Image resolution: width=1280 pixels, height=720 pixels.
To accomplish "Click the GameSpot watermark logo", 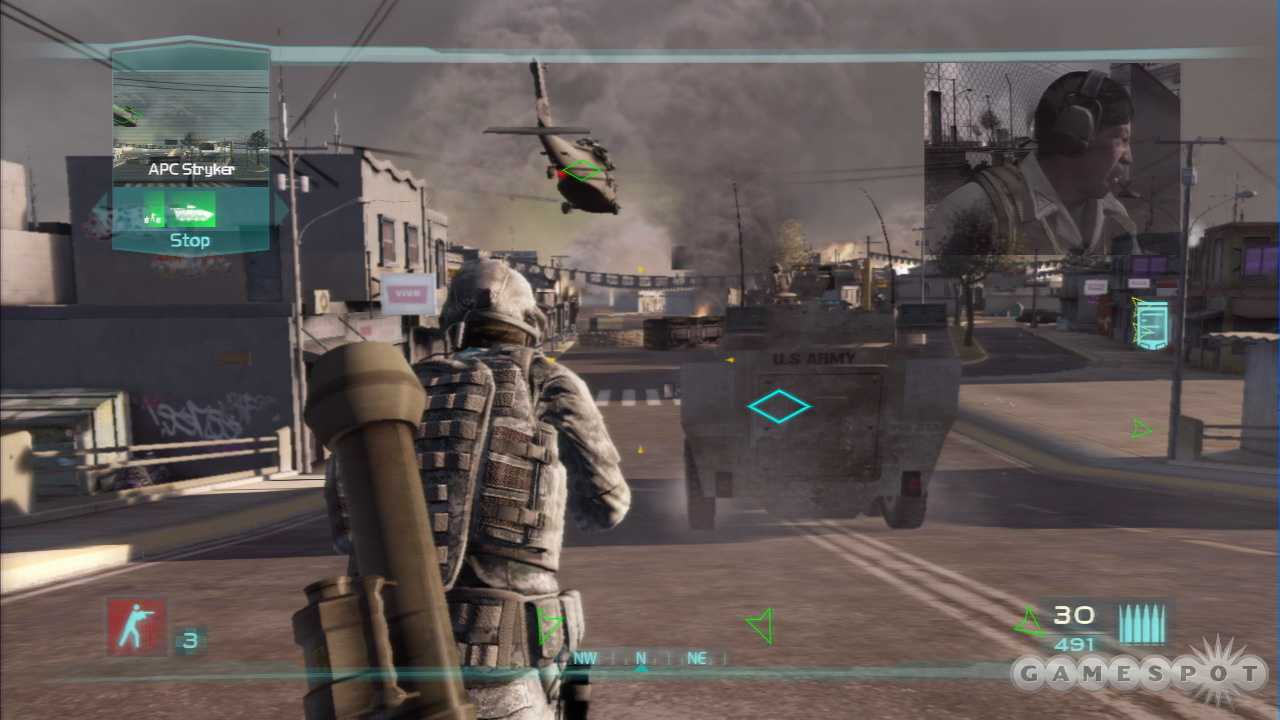I will [x=1140, y=675].
